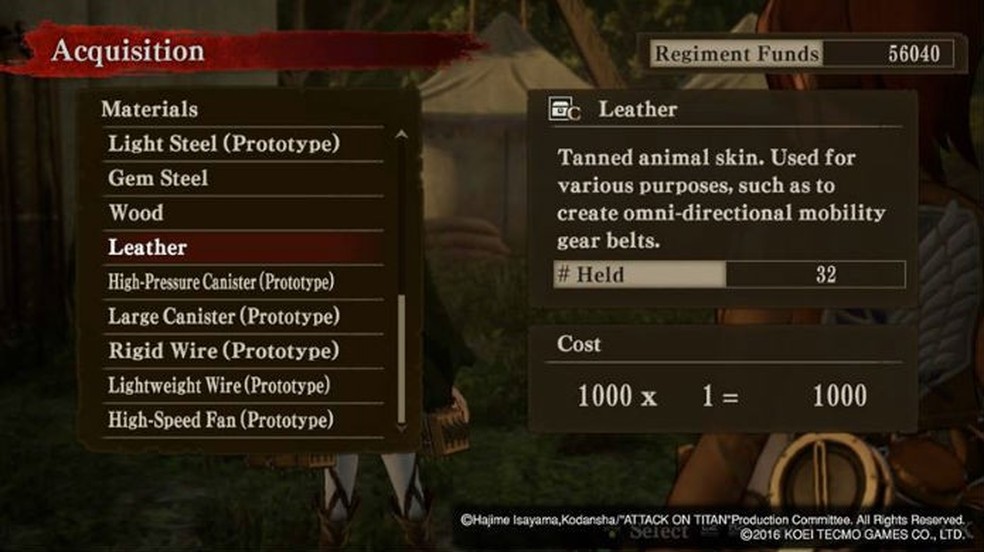
Task: Select Light Steel (Prototype) material
Action: pos(224,144)
